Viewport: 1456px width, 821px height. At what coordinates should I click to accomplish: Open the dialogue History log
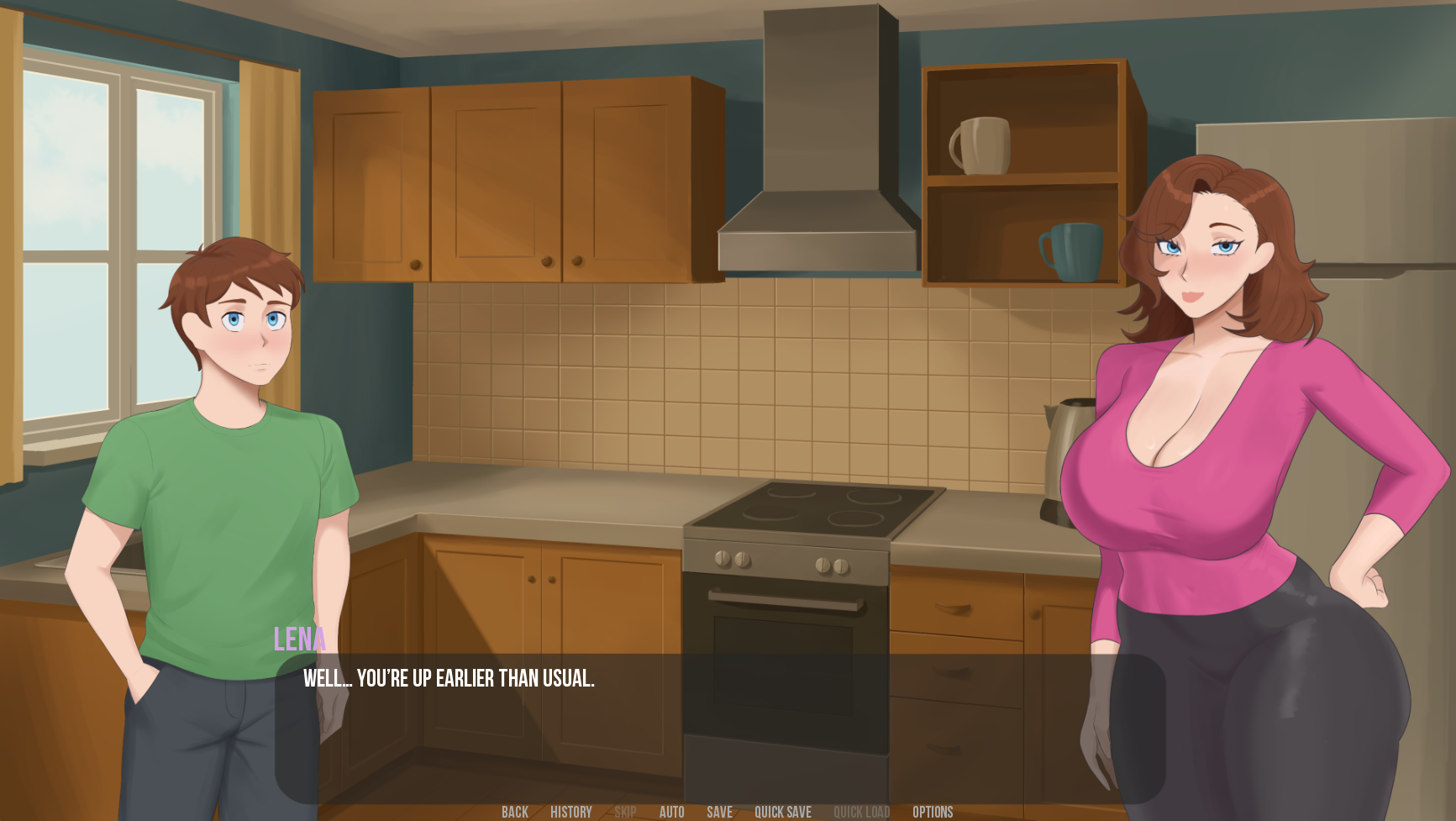pos(571,812)
